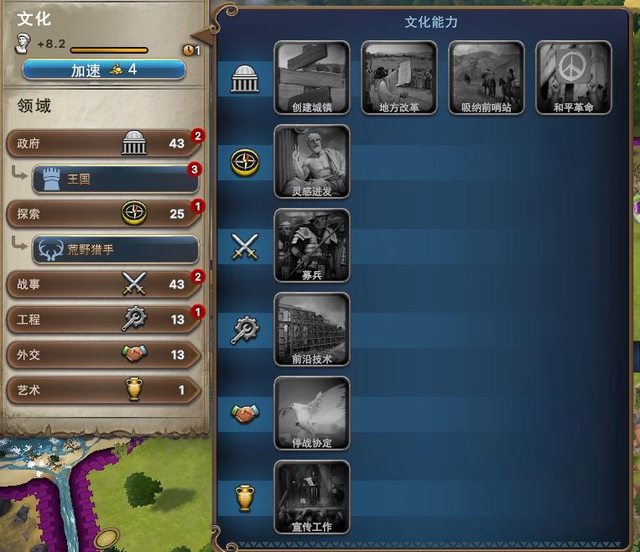
Task: Choose the 吸纳前哨站 culture ability
Action: [486, 78]
